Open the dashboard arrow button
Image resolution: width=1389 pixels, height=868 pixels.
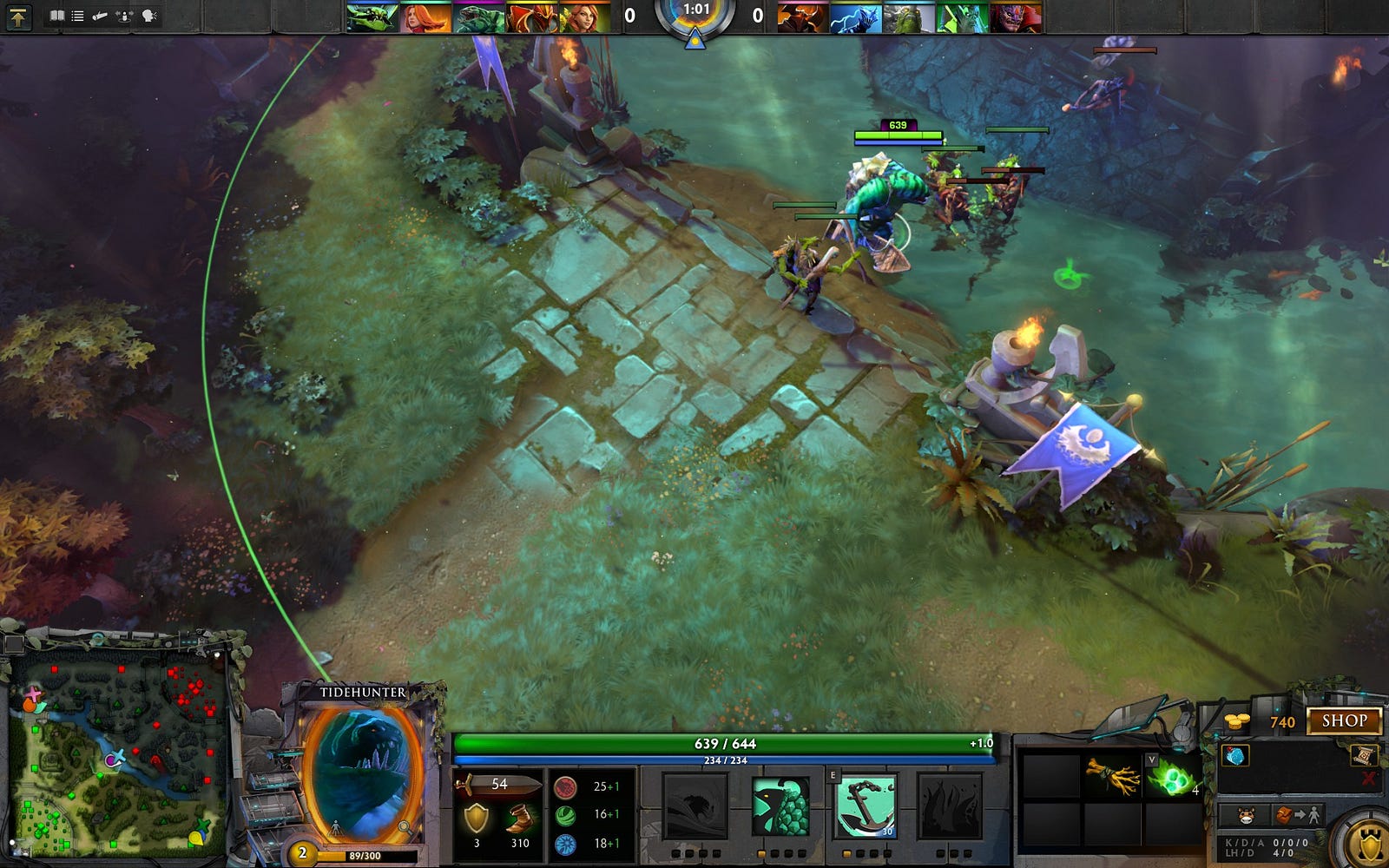pyautogui.click(x=17, y=16)
